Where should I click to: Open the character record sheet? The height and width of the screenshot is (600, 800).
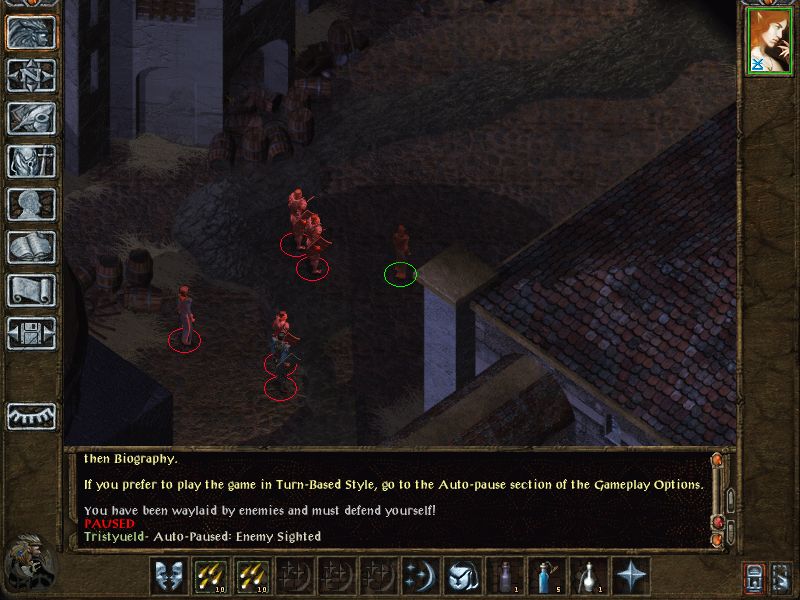click(31, 204)
